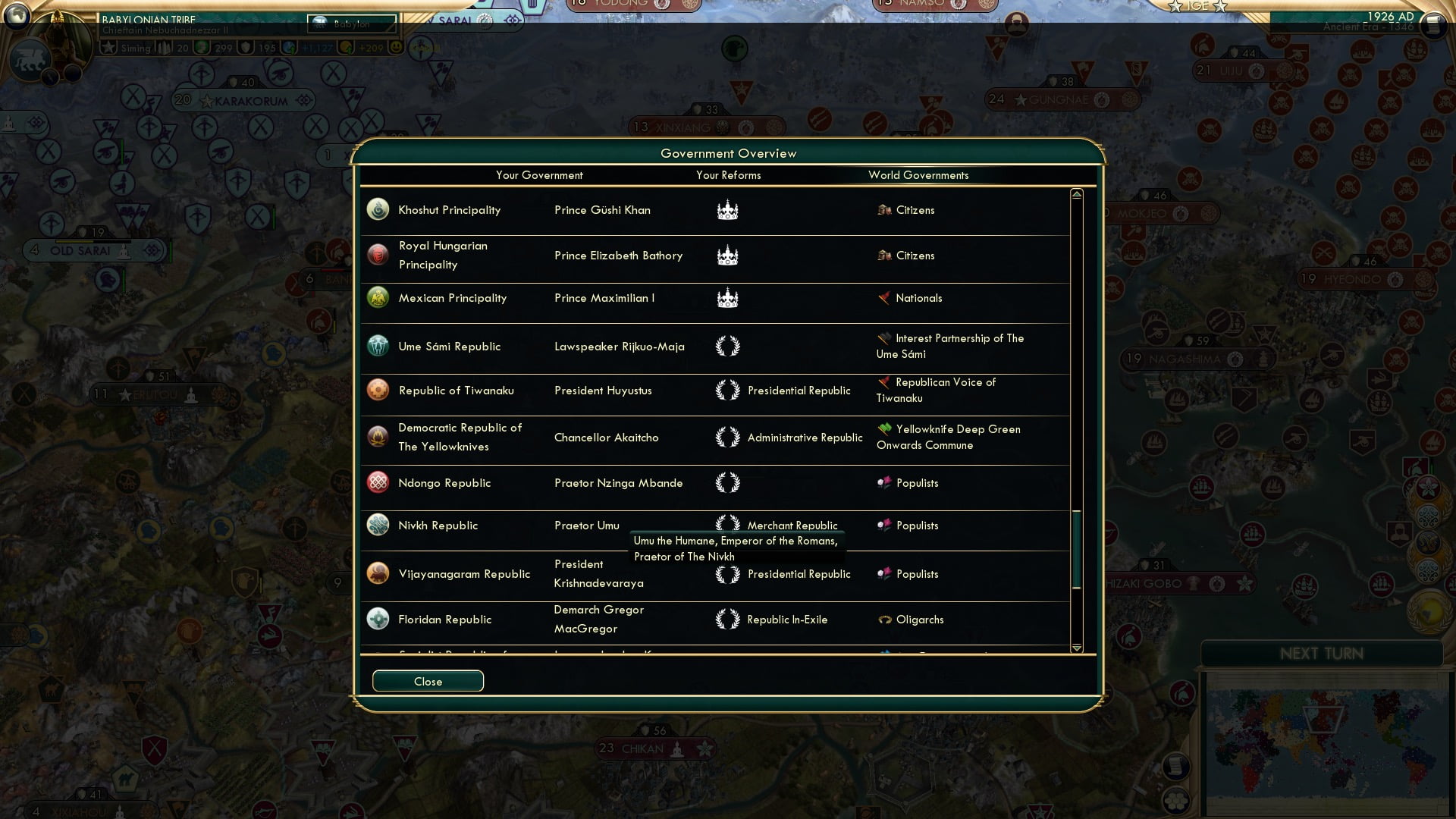
Task: Select the Khoshut Principality emblem icon
Action: 378,210
